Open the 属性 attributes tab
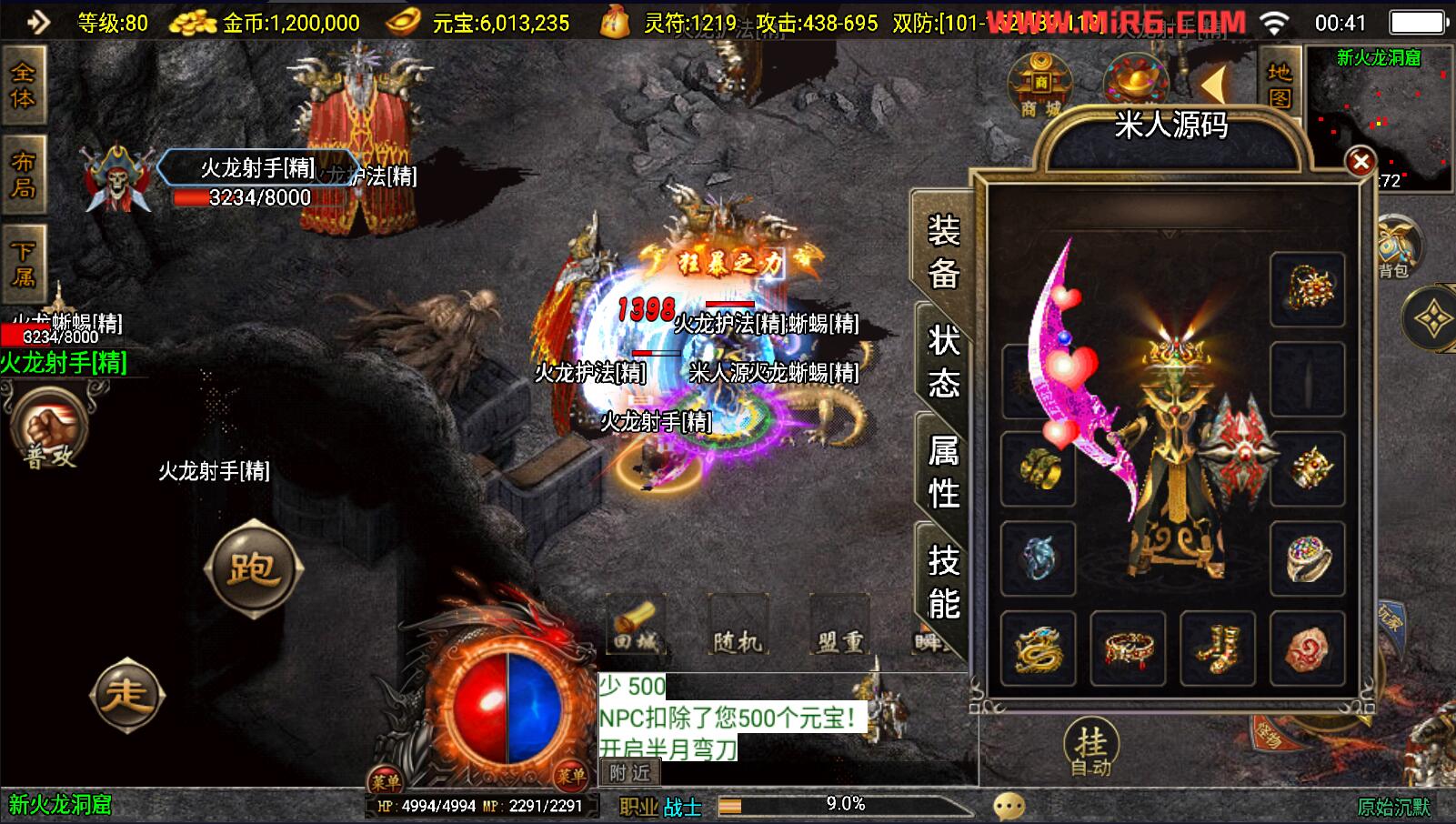This screenshot has width=1456, height=824. pos(943,471)
